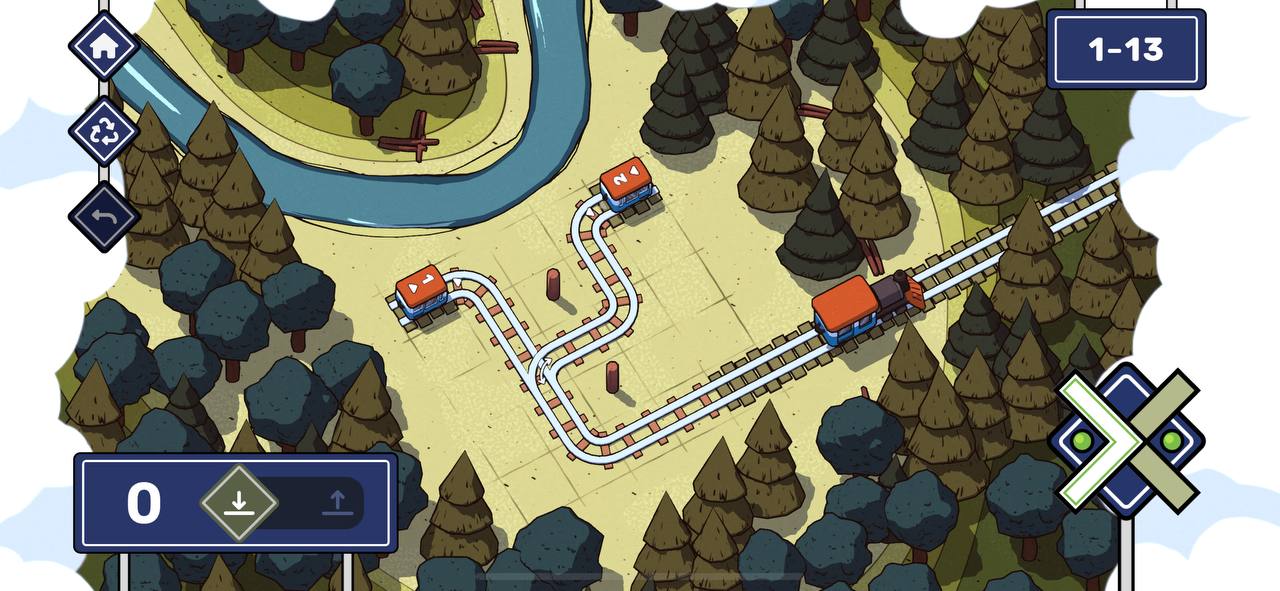Go to the home screen
The height and width of the screenshot is (591, 1280).
pyautogui.click(x=104, y=46)
